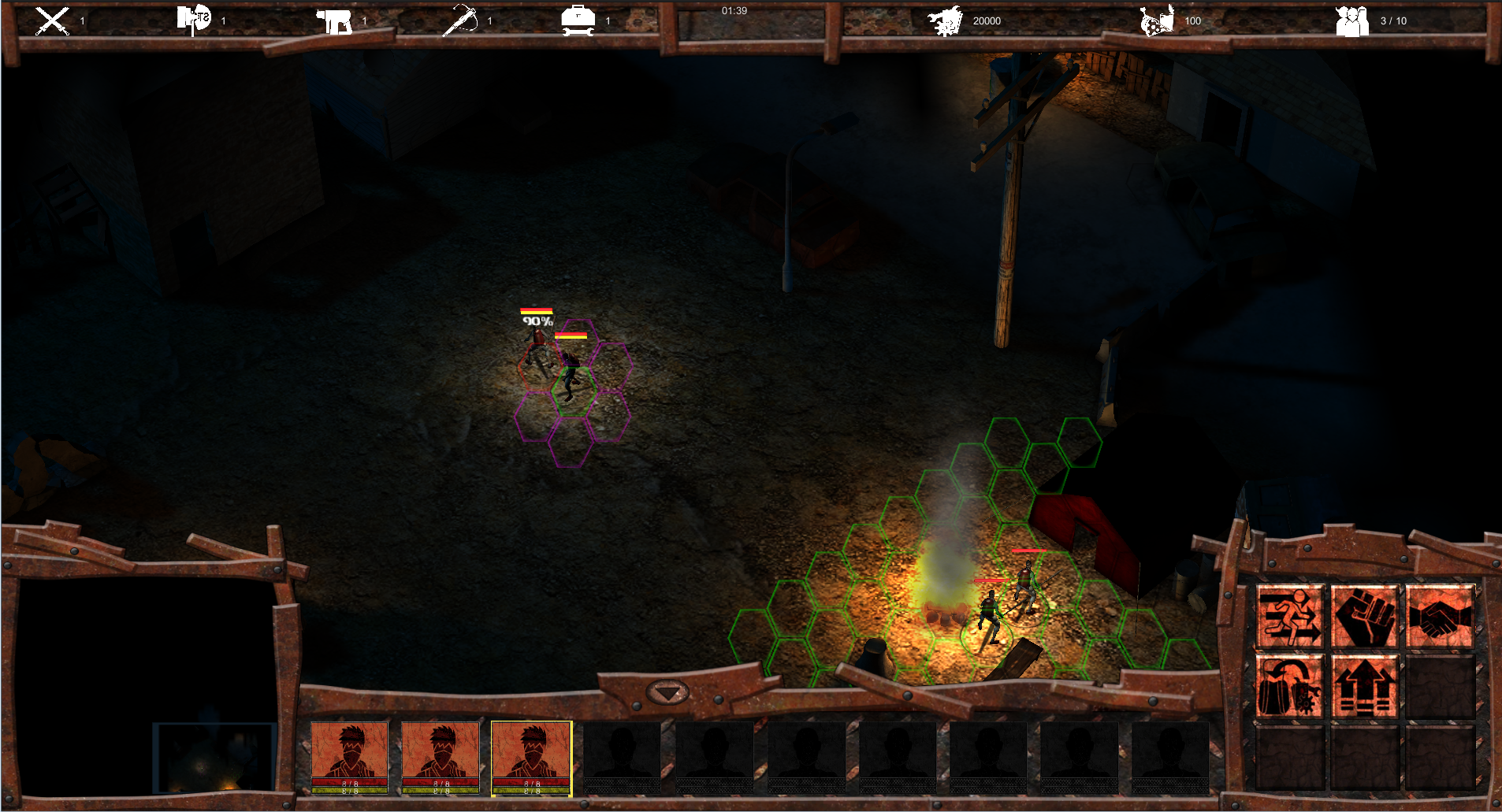Screen dimensions: 1502x812
Task: Activate the running man move action
Action: point(1289,617)
